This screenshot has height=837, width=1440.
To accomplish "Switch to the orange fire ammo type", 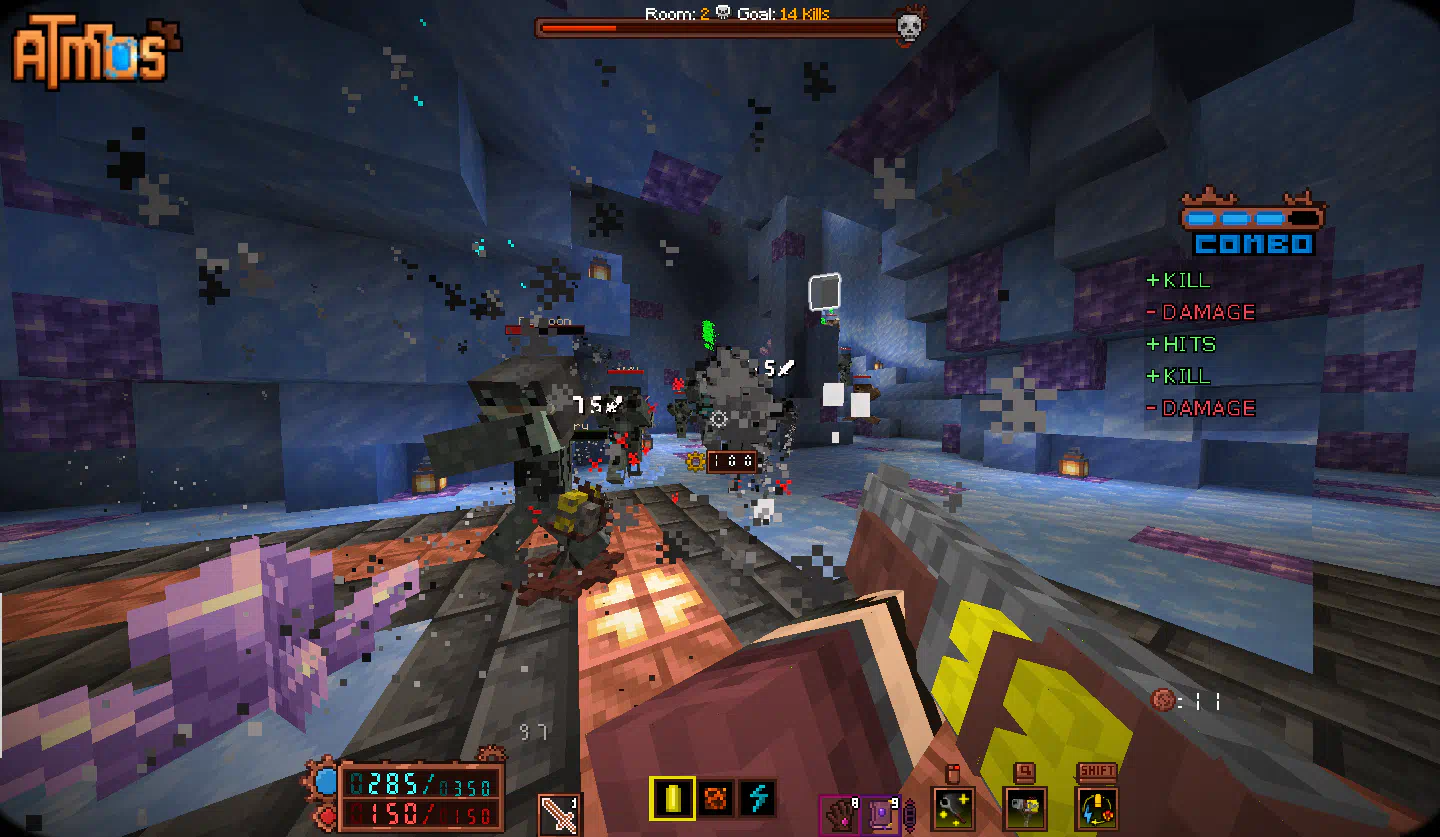I will pos(715,798).
